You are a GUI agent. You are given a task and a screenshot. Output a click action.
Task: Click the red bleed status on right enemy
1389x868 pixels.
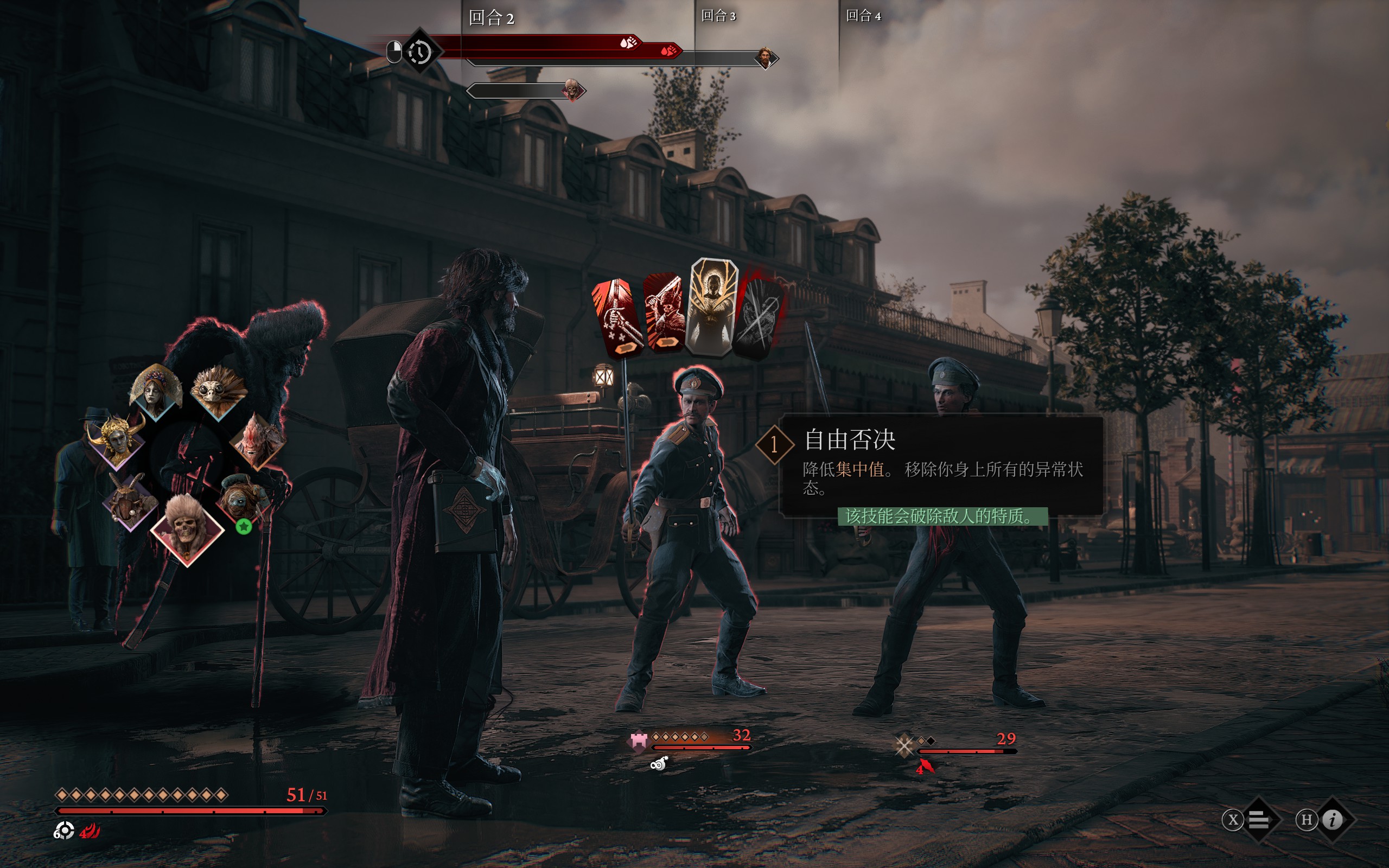click(x=925, y=767)
